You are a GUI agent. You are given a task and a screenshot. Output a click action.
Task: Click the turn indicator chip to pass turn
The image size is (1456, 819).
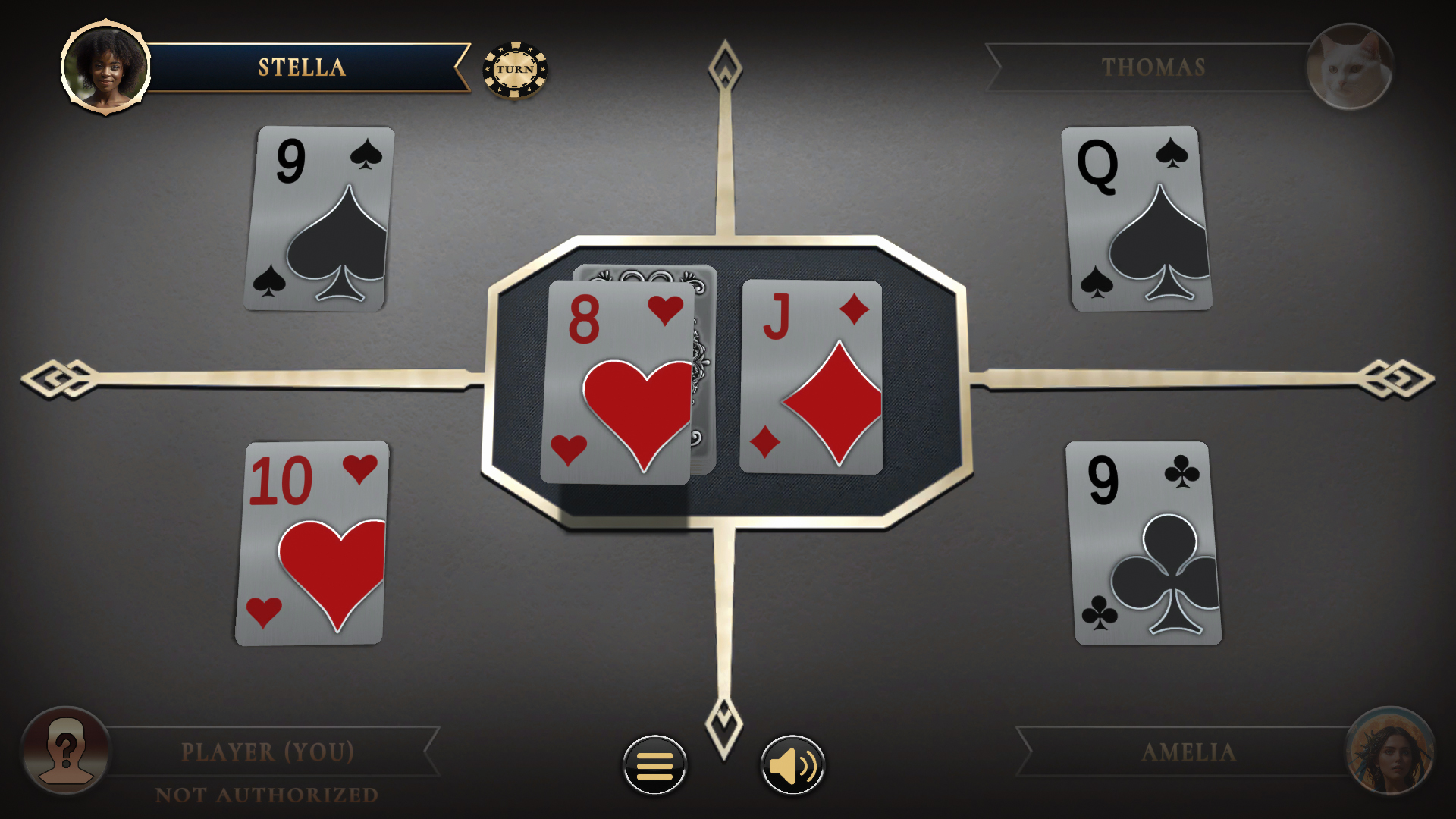(x=516, y=69)
